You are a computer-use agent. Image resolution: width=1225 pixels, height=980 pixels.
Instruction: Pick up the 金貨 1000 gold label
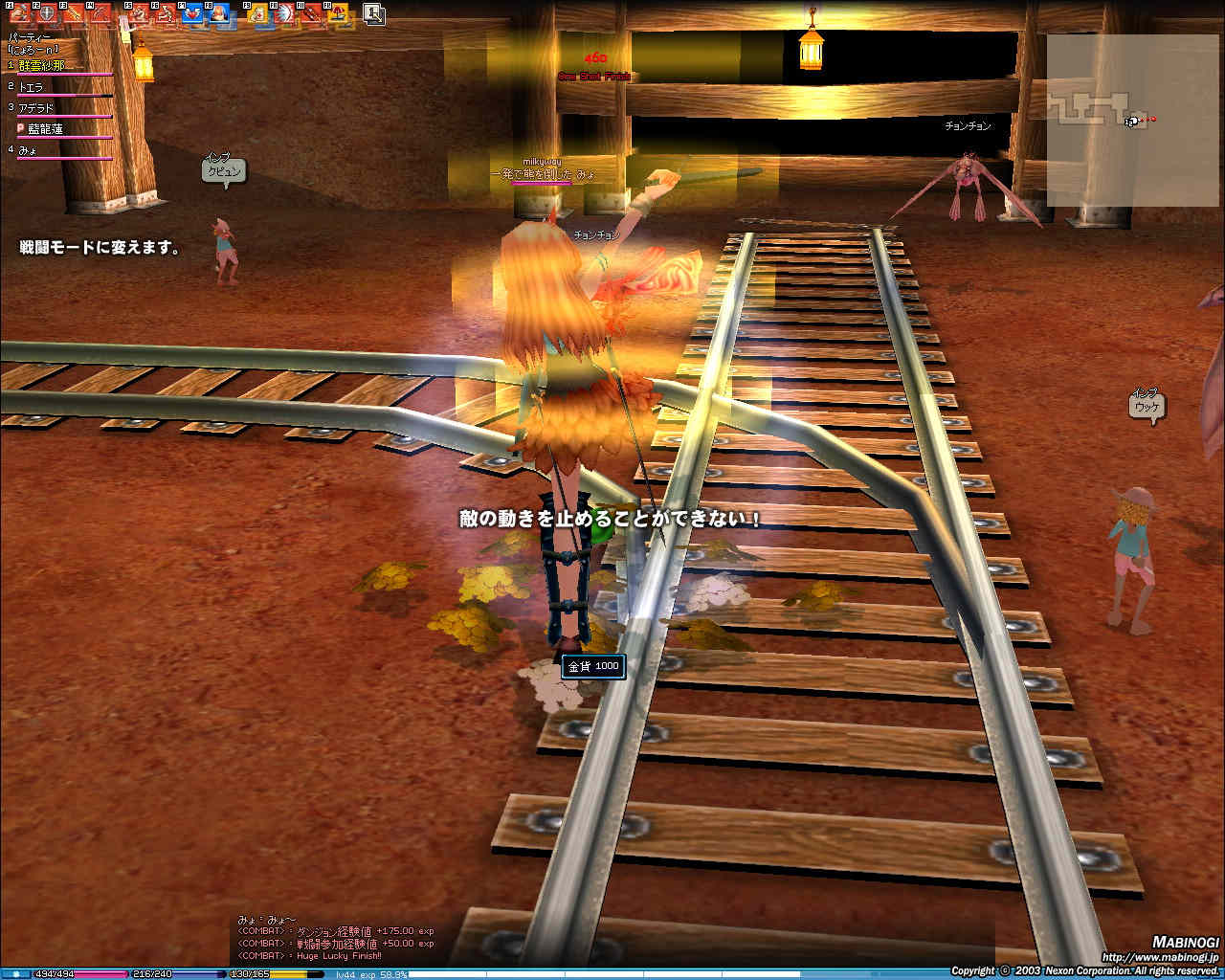593,666
